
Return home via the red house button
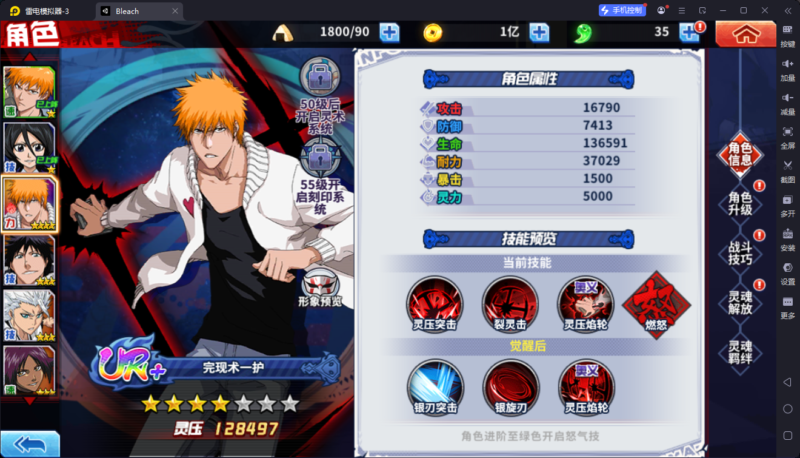click(x=744, y=33)
